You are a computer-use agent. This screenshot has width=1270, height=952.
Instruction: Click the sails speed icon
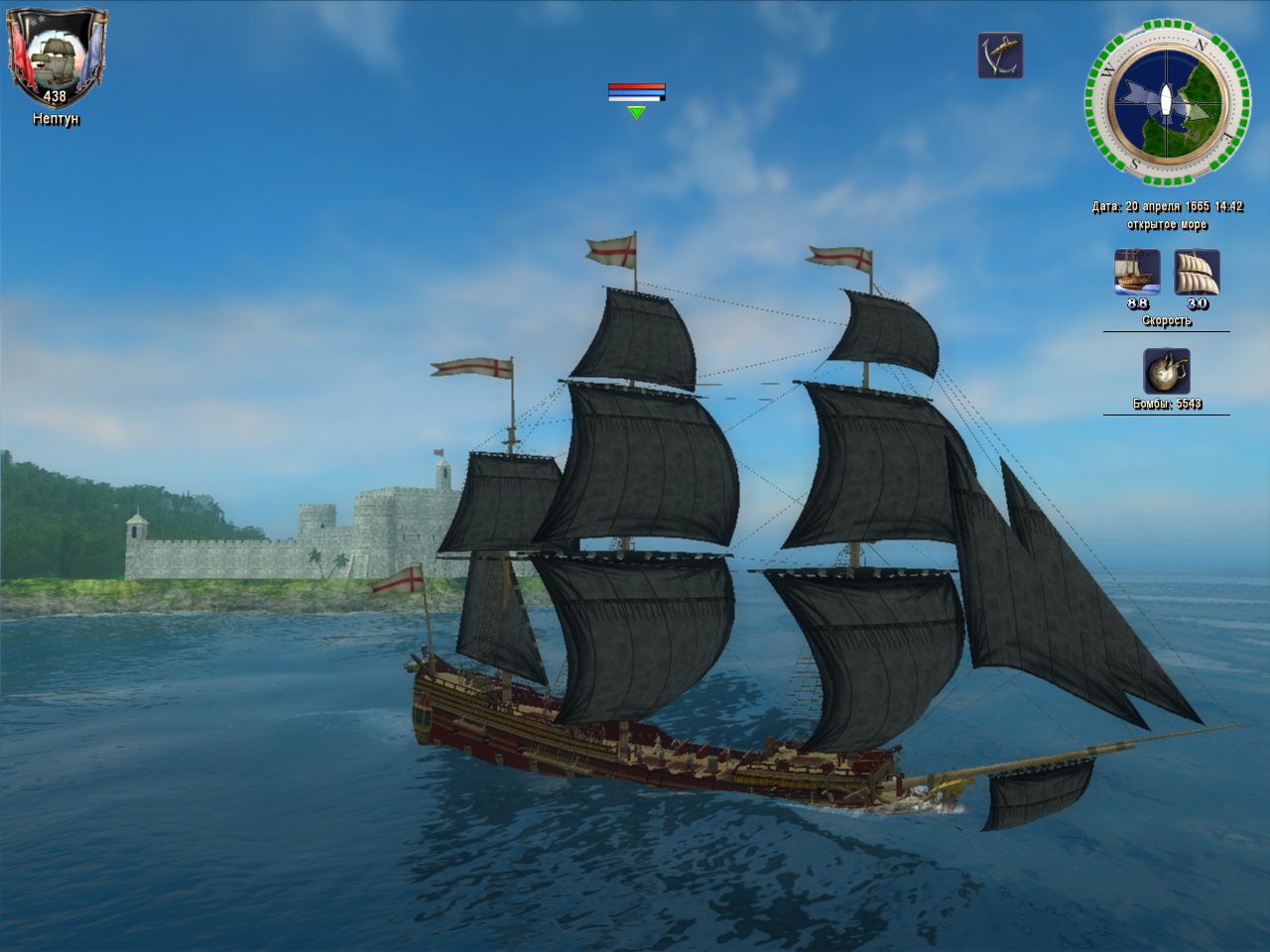[1197, 272]
